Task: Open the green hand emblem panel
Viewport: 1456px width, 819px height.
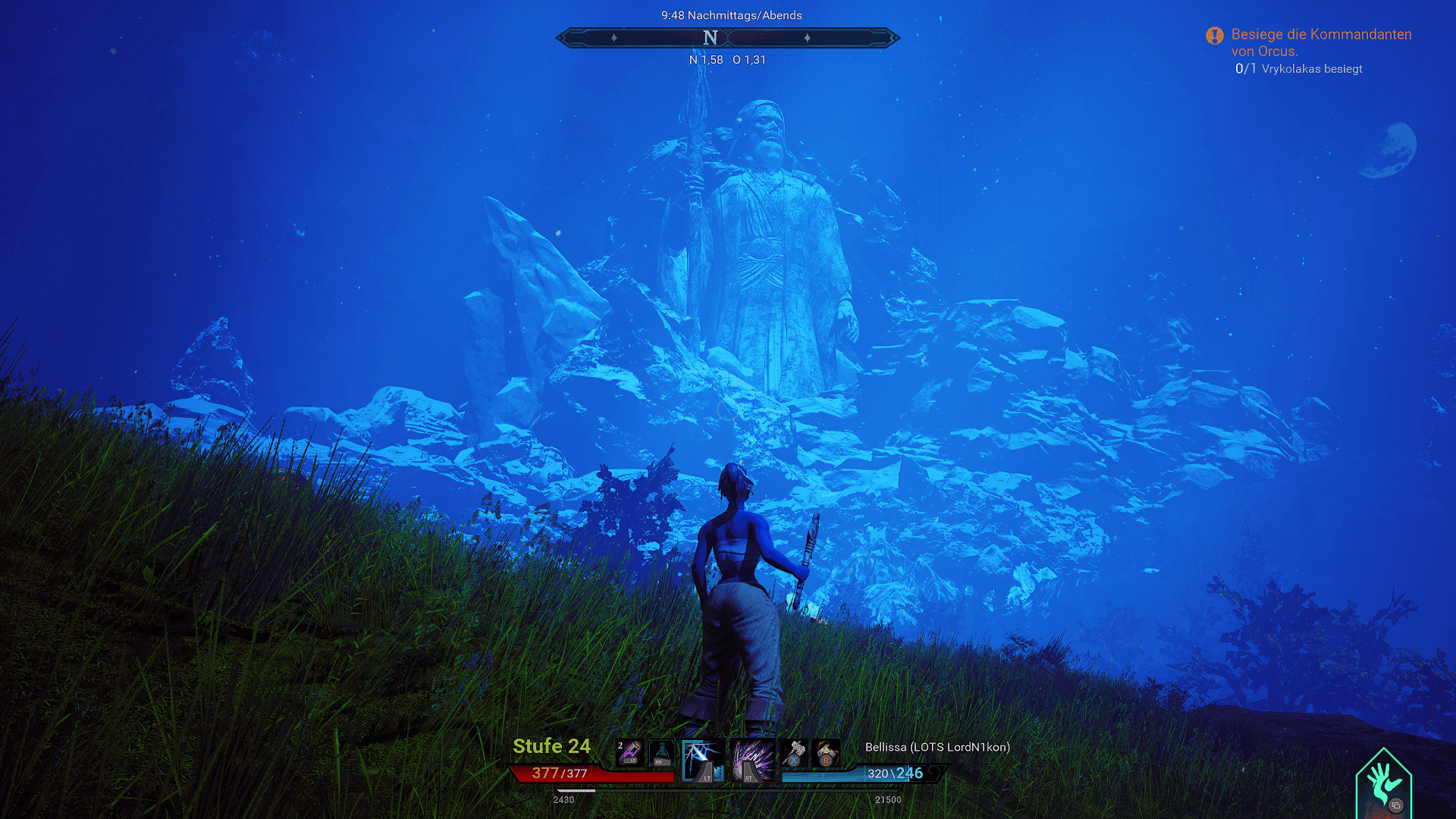Action: tap(1383, 784)
